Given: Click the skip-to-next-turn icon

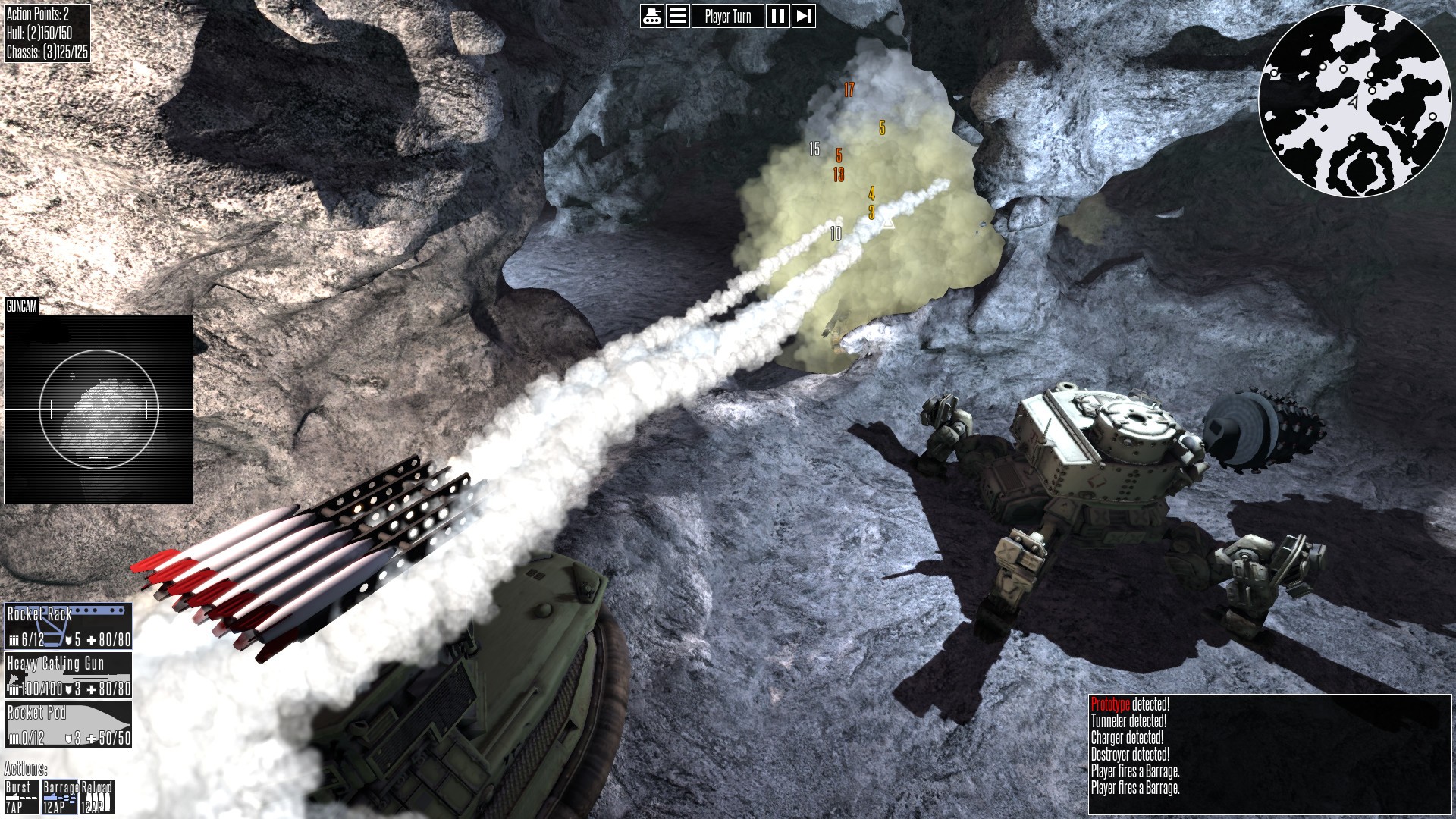Looking at the screenshot, I should coord(804,16).
